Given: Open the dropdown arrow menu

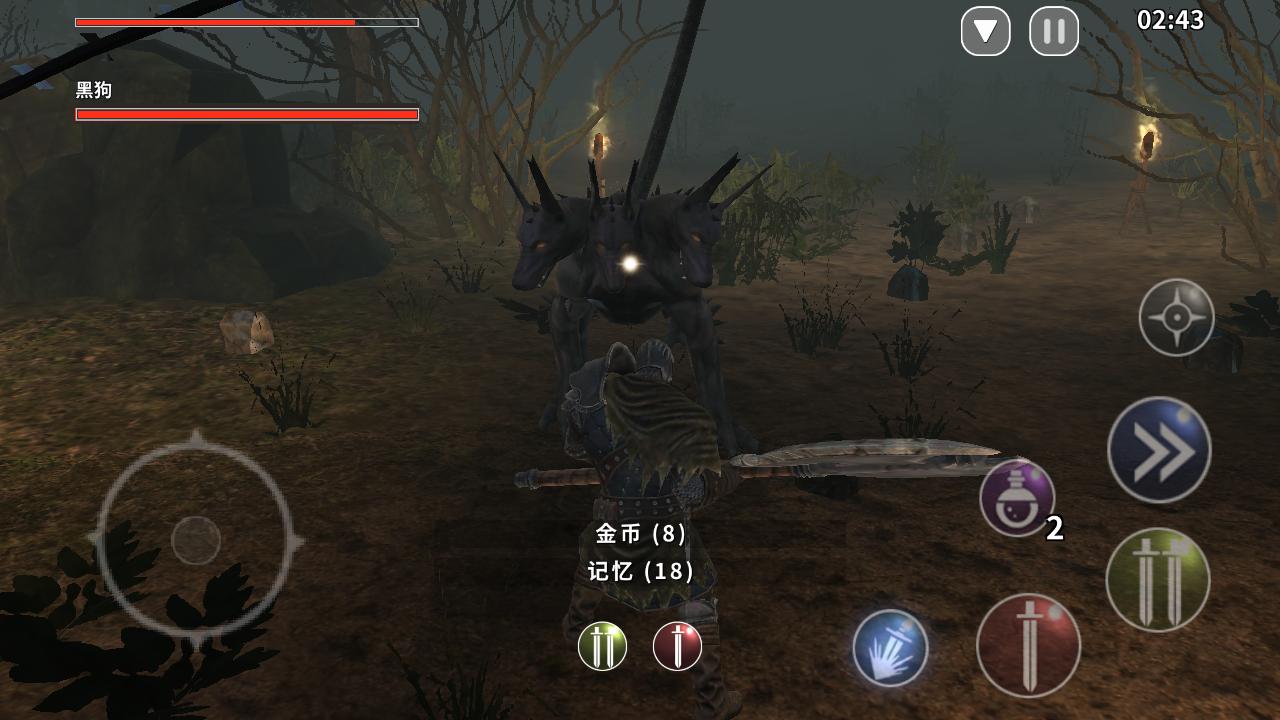Looking at the screenshot, I should click(986, 31).
